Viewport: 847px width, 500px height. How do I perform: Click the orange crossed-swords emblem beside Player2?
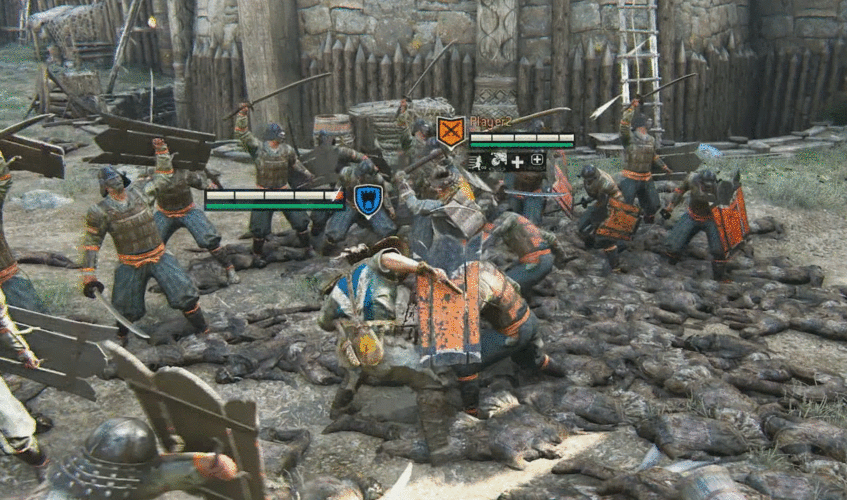tap(451, 131)
